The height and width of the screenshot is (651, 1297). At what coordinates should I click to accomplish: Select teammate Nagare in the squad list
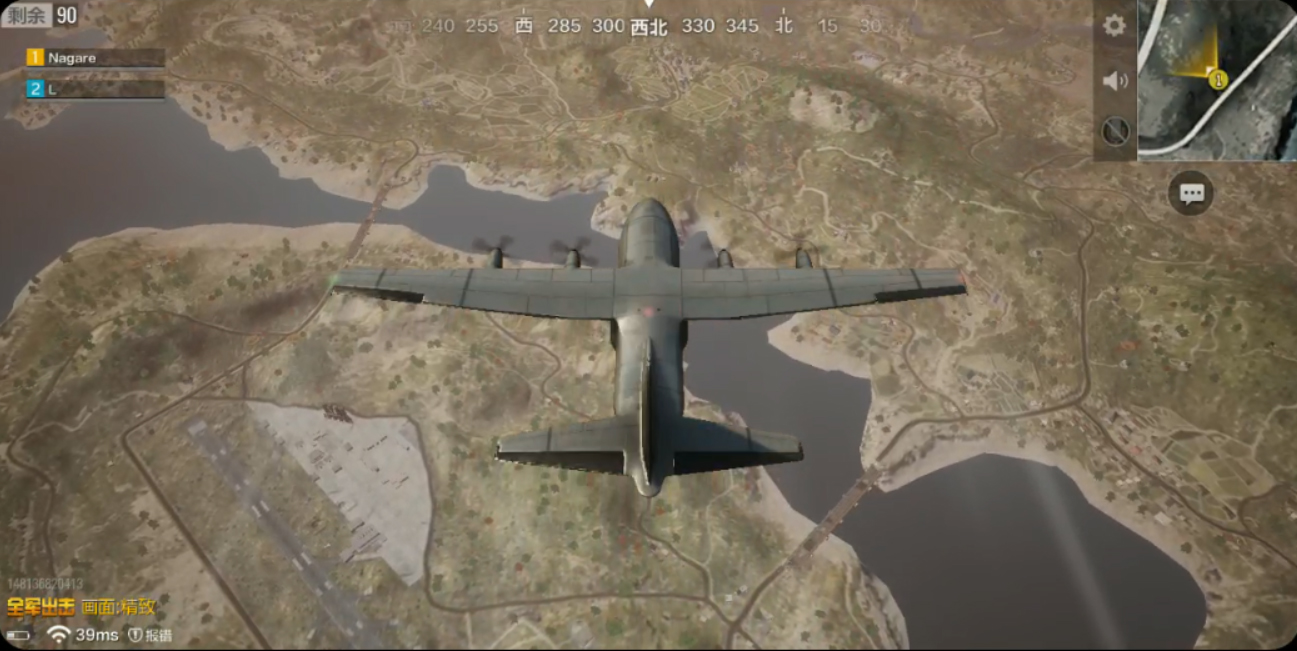[x=95, y=58]
